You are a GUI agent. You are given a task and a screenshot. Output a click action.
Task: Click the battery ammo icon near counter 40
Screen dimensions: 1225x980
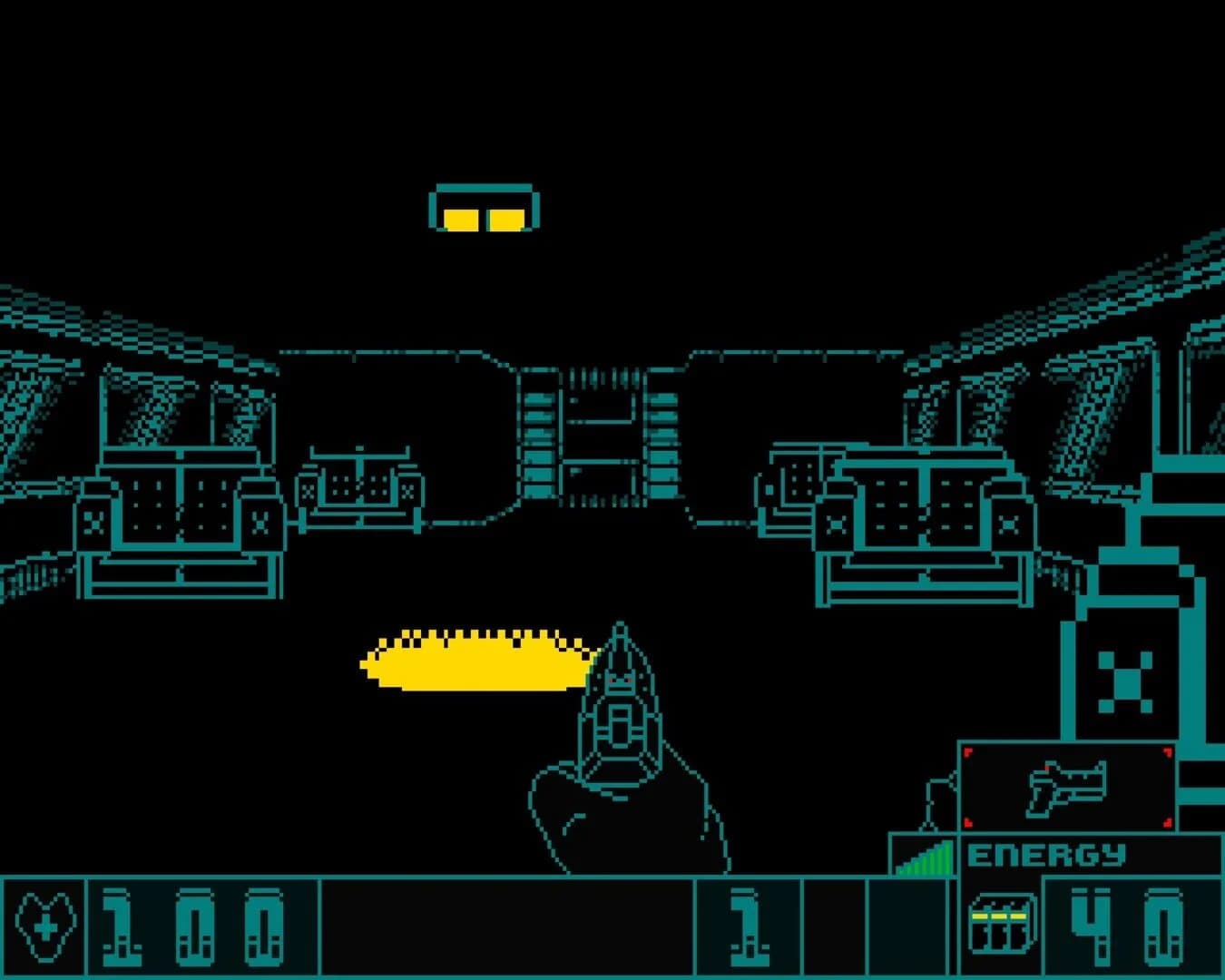(1001, 921)
